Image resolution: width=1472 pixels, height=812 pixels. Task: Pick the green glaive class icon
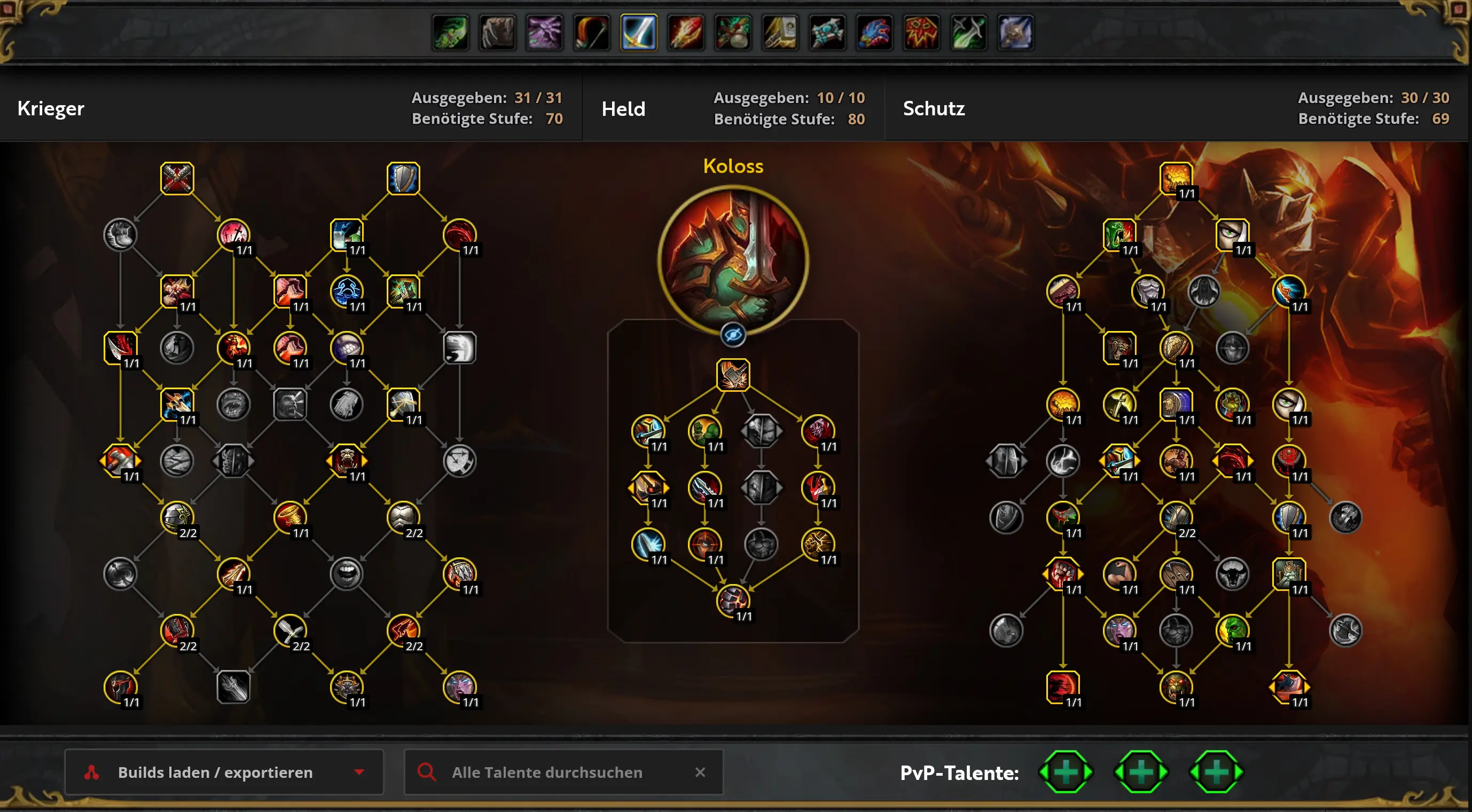pos(451,33)
